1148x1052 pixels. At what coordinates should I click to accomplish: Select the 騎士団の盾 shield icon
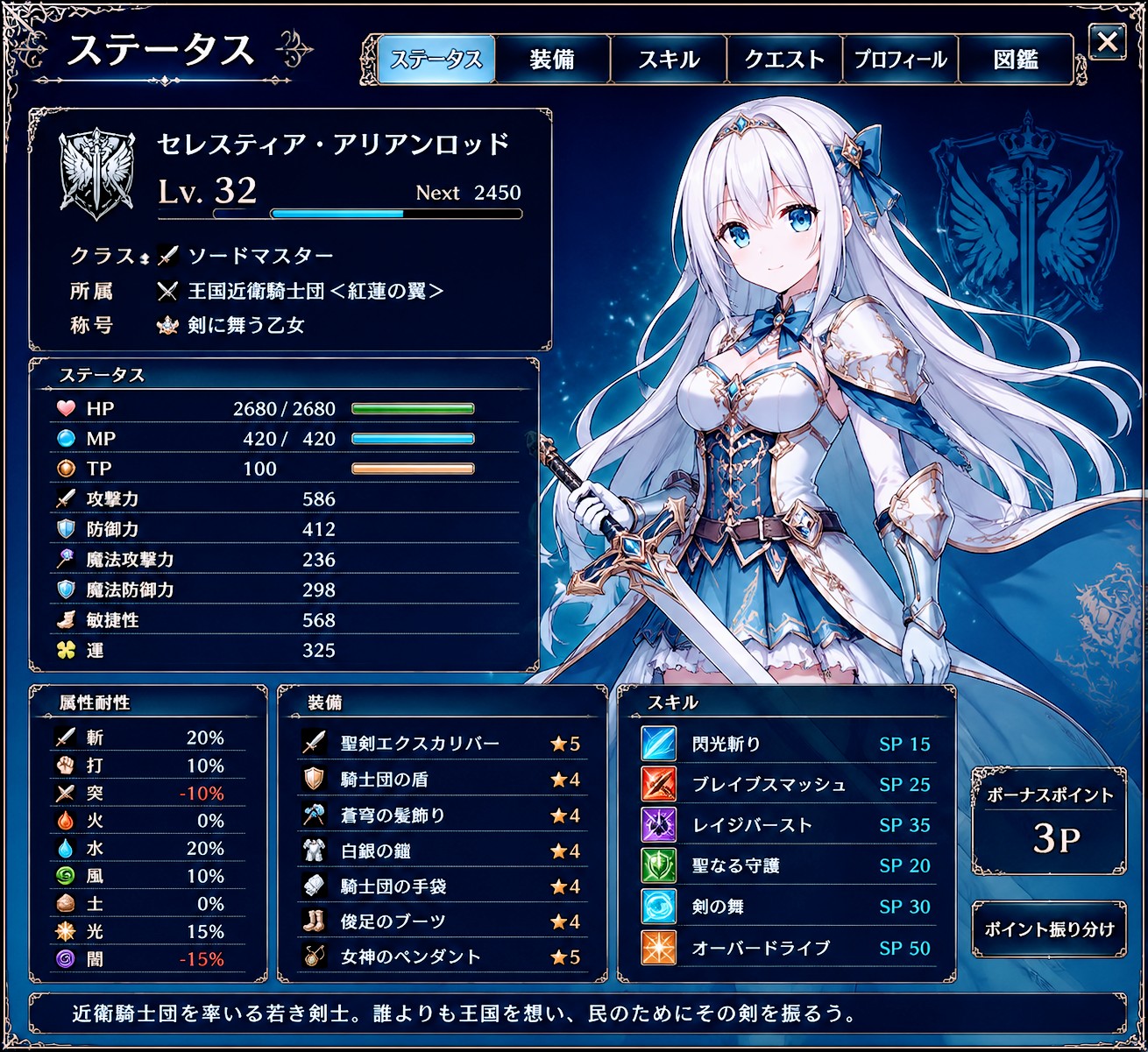coord(312,778)
